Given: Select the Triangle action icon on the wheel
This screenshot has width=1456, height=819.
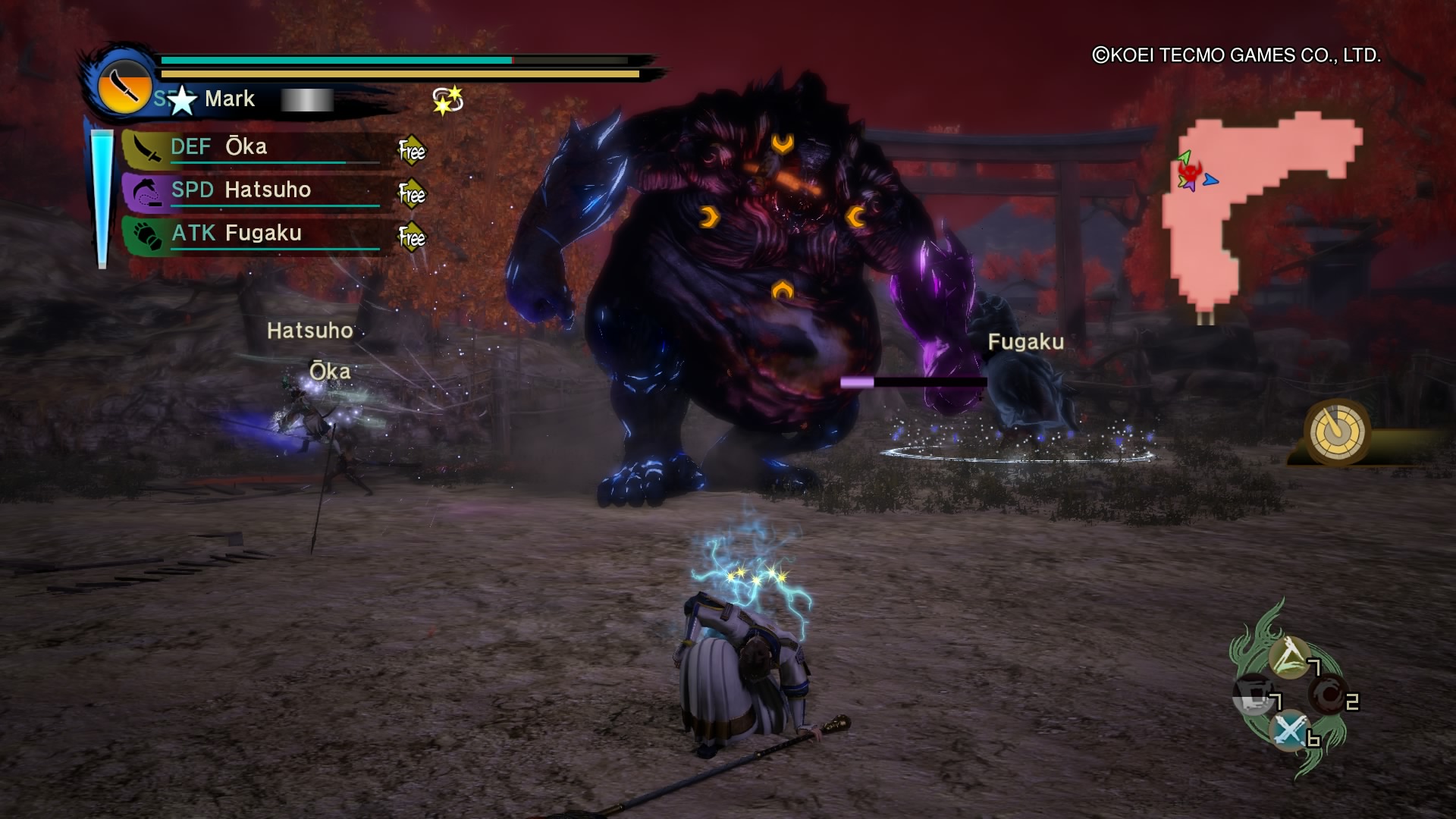Looking at the screenshot, I should [x=1288, y=657].
